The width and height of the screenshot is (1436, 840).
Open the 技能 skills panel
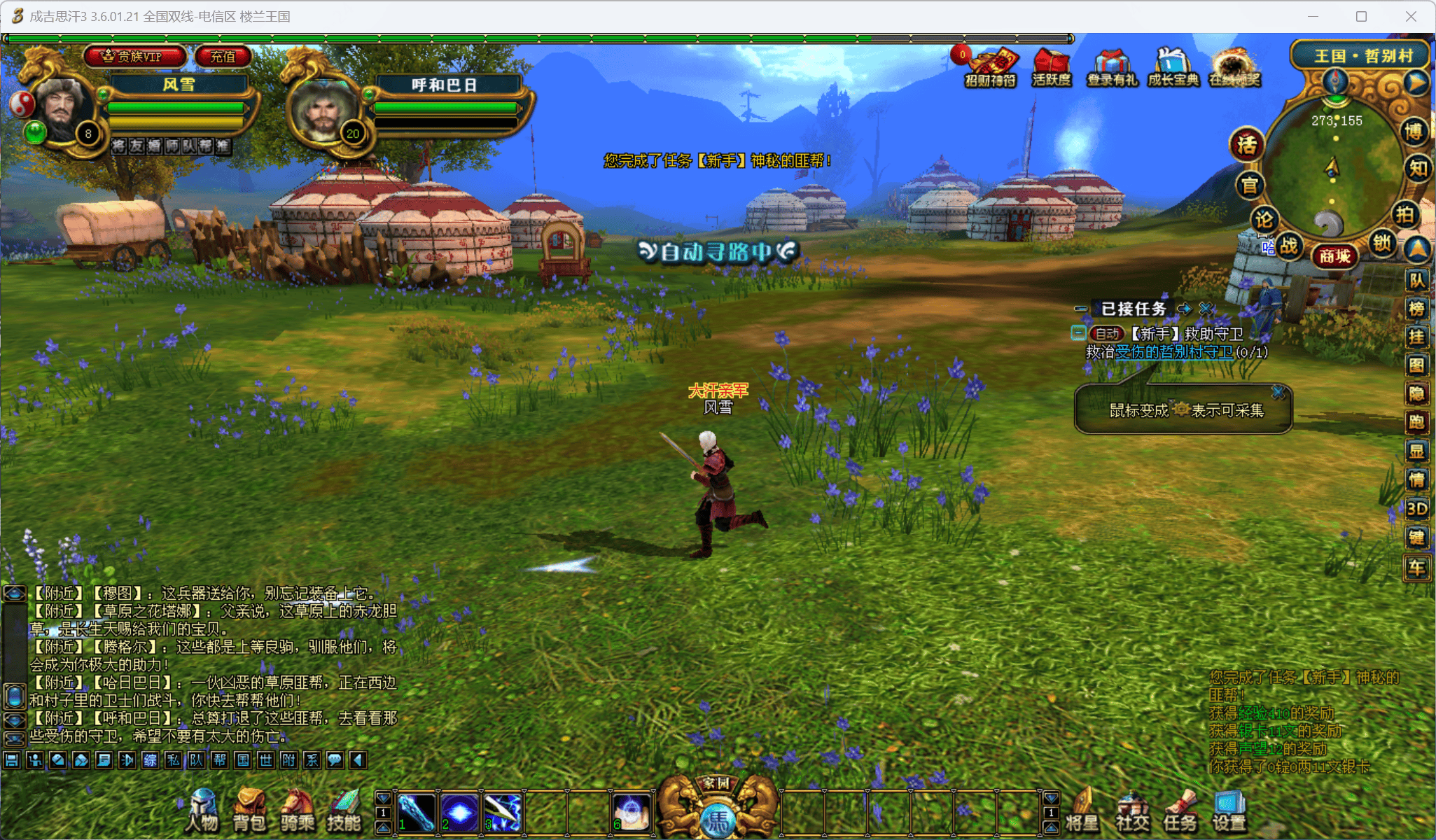(x=344, y=811)
